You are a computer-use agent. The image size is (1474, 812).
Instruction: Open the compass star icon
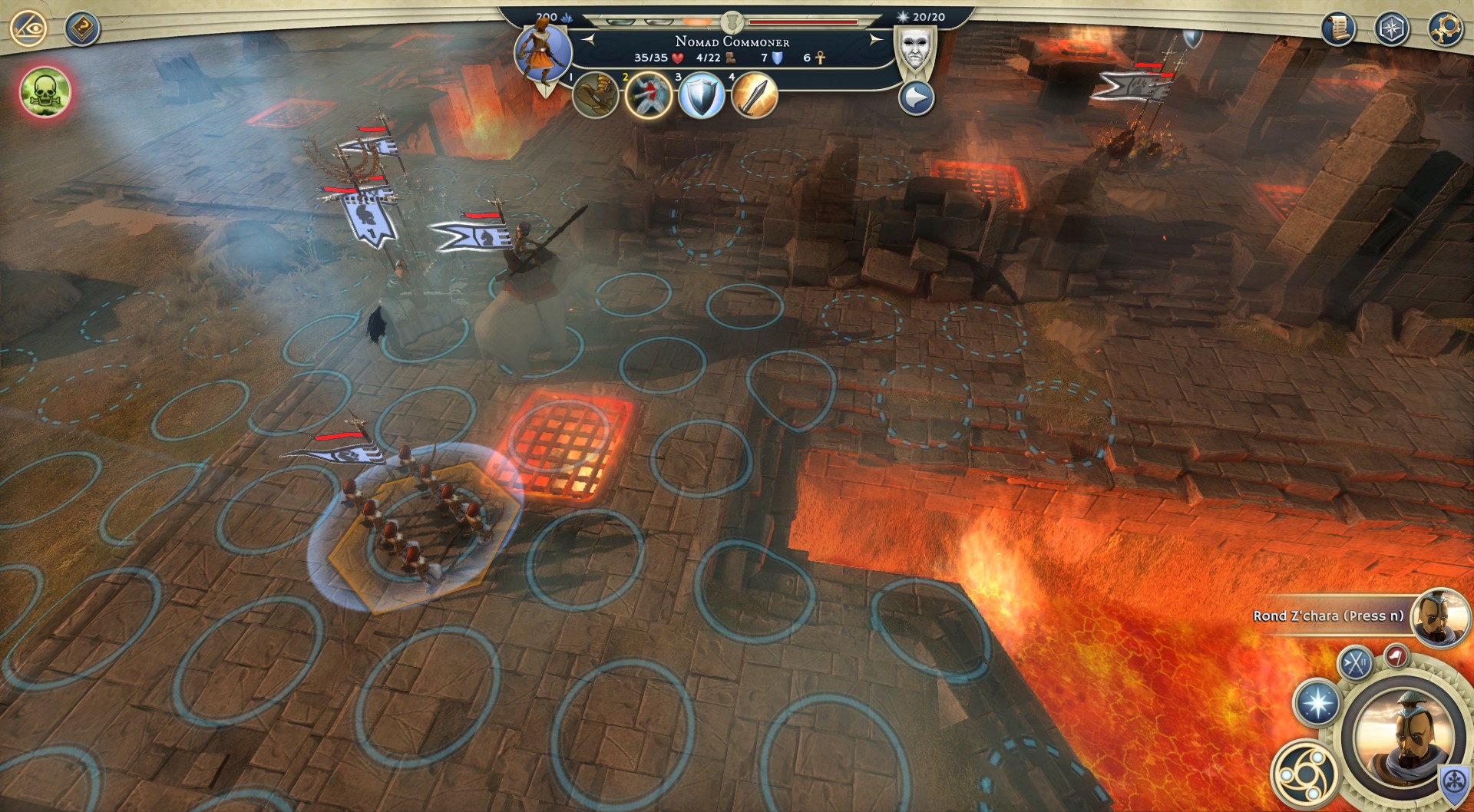(x=1391, y=29)
